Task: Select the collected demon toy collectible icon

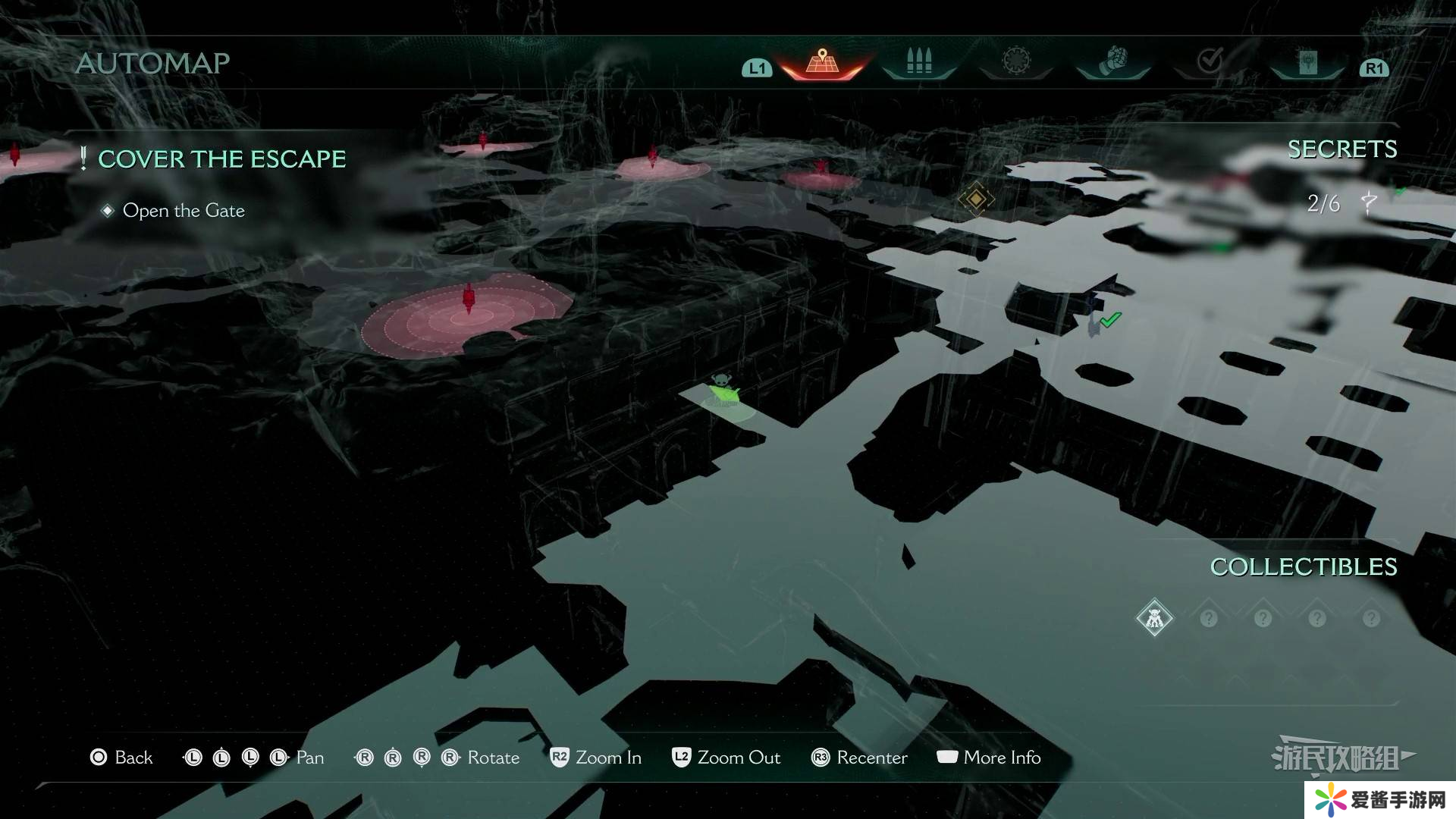Action: coord(1154,618)
